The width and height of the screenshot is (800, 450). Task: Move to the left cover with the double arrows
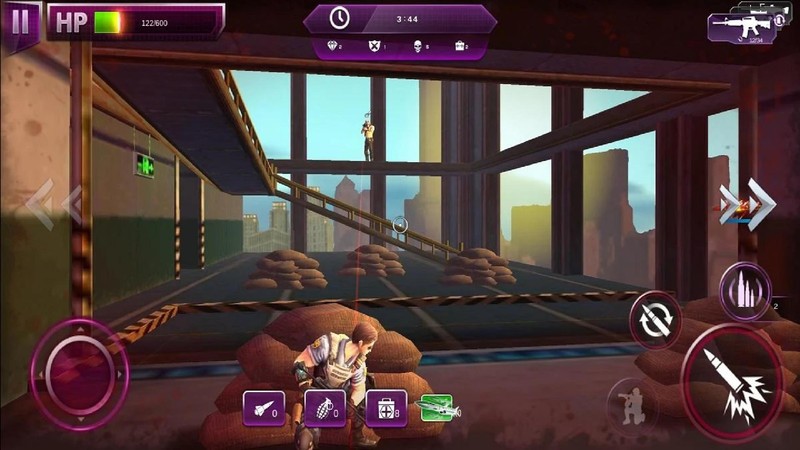(53, 204)
